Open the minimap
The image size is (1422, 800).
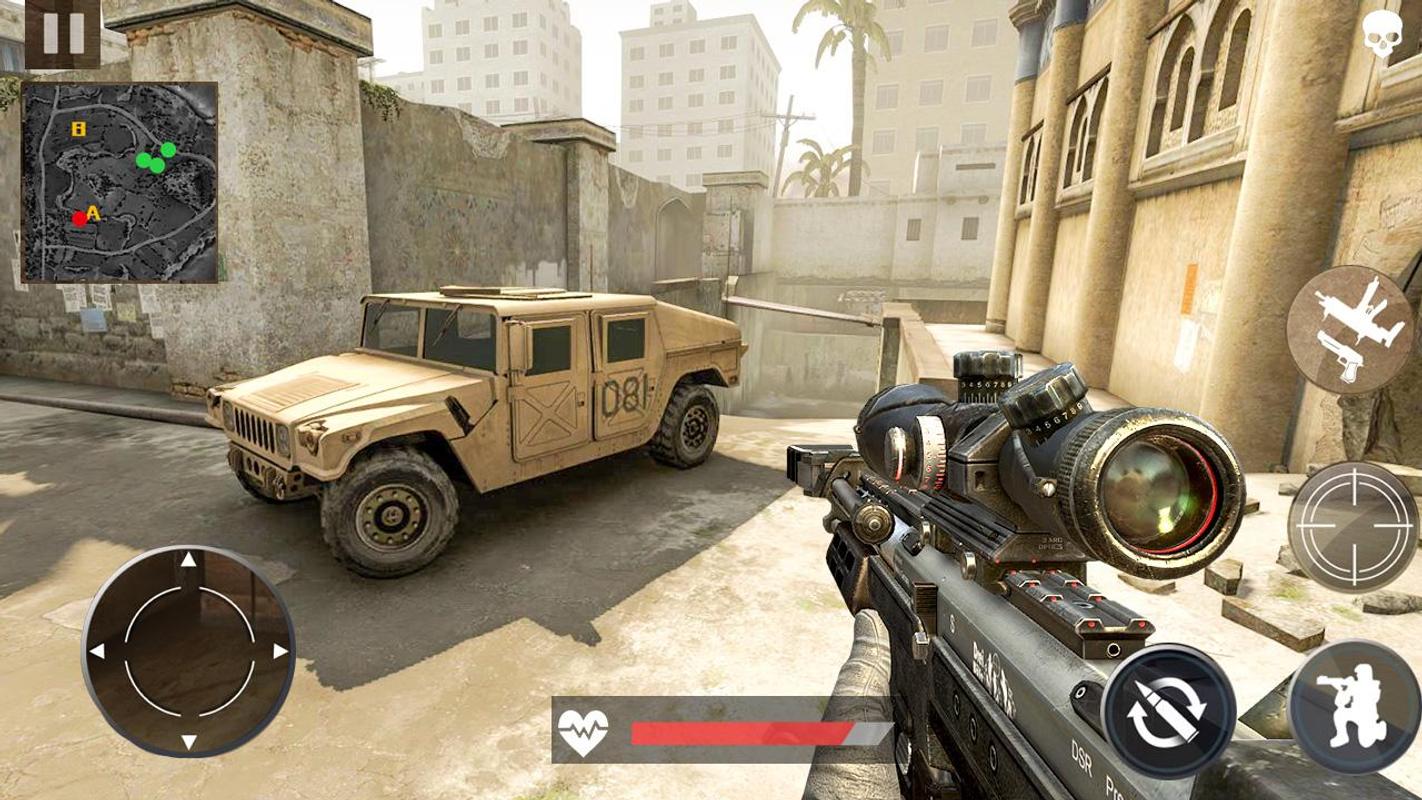click(x=120, y=182)
